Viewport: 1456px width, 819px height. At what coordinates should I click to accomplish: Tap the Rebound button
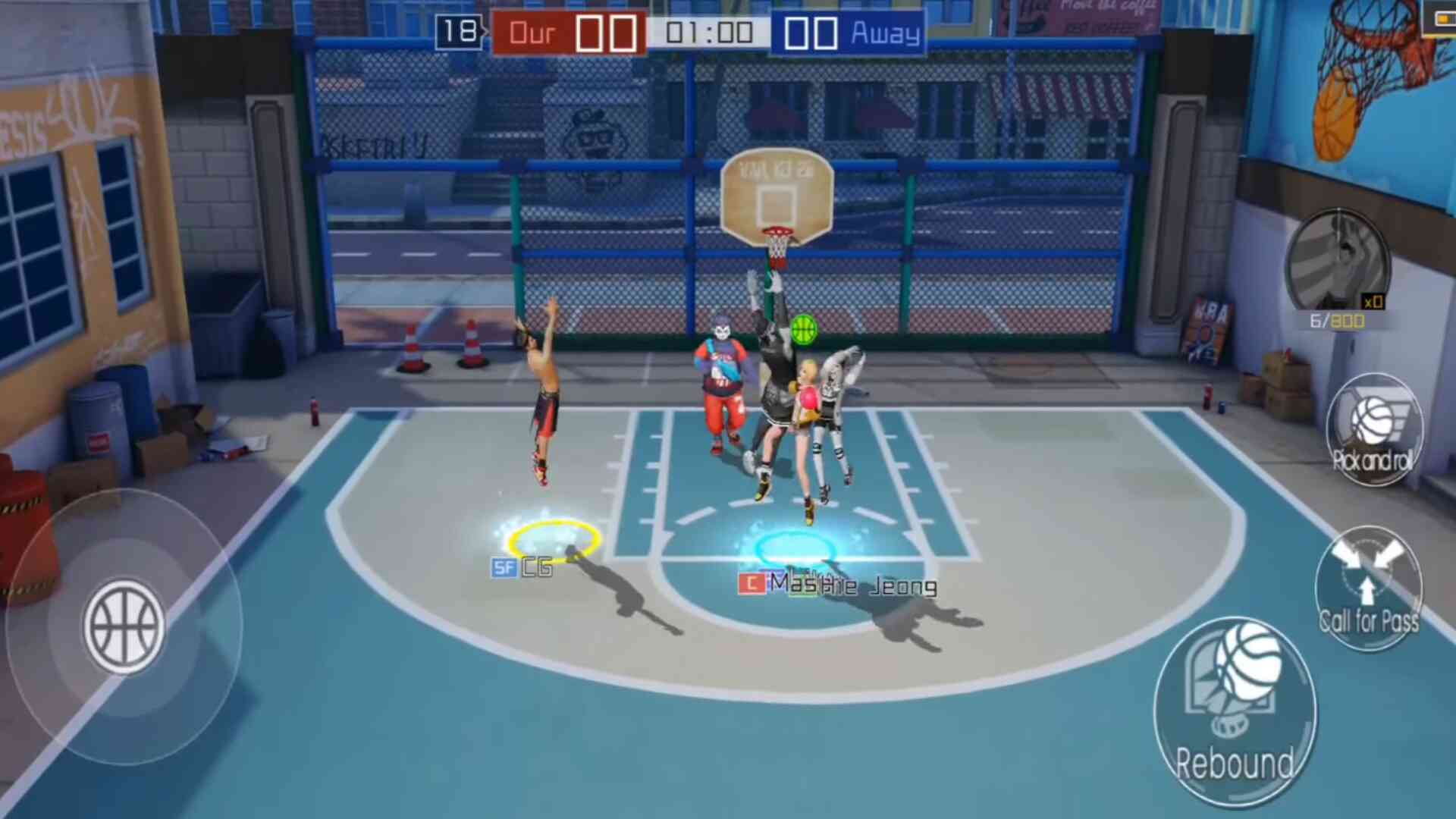1235,711
